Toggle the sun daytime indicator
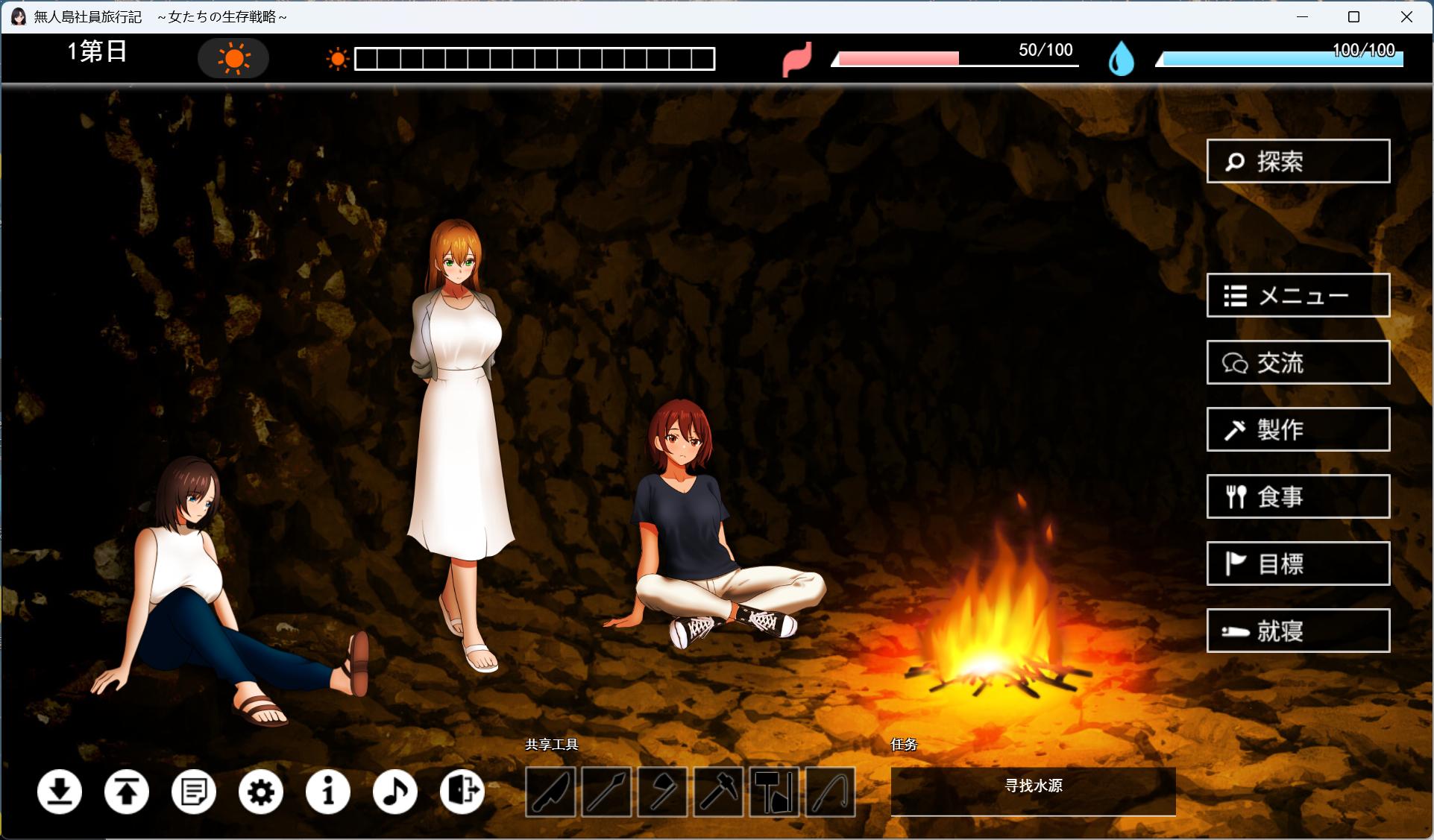 pyautogui.click(x=233, y=57)
